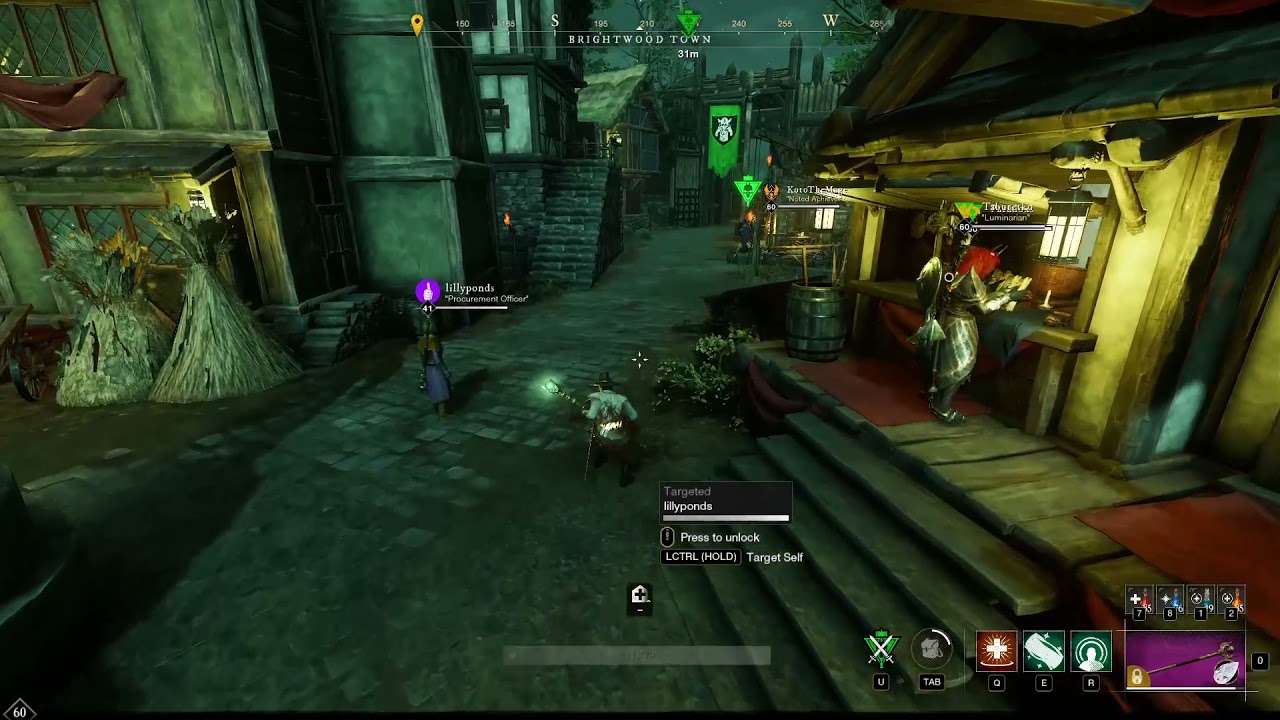Use the green light-trail ability icon
Viewport: 1280px width, 720px height.
tap(1043, 651)
